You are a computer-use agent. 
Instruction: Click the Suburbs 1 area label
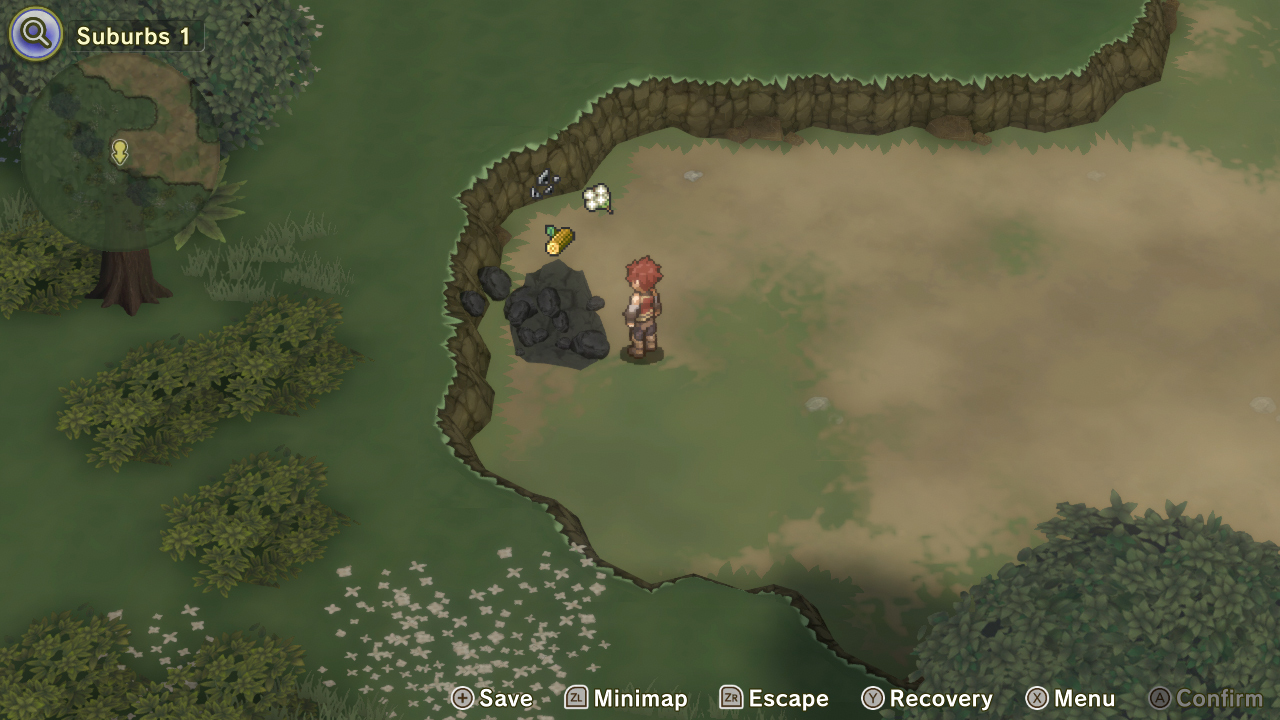132,36
